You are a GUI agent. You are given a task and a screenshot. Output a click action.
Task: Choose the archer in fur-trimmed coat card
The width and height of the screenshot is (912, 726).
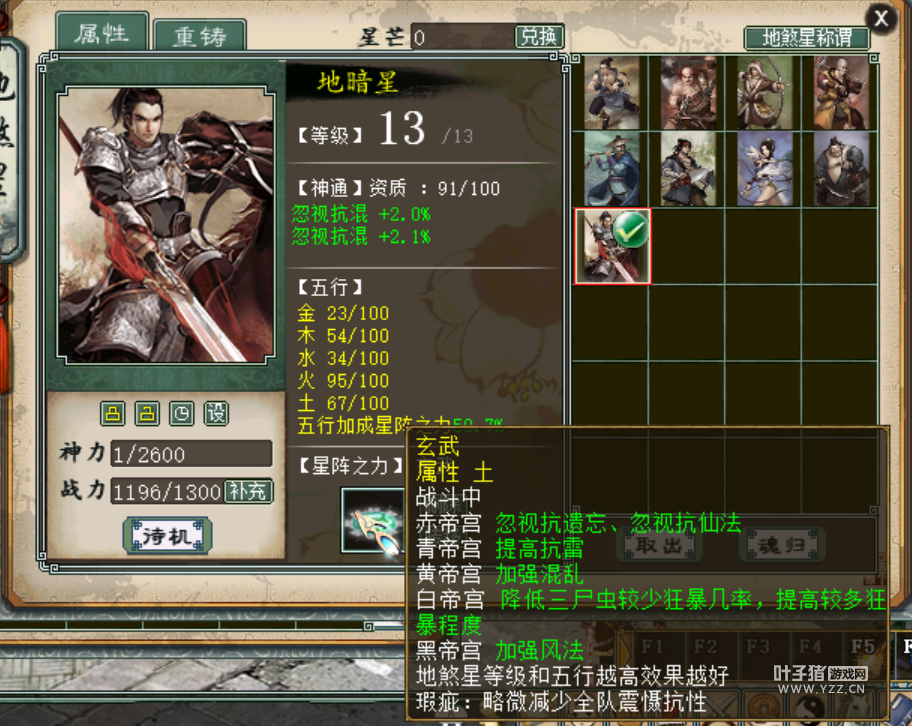point(765,92)
